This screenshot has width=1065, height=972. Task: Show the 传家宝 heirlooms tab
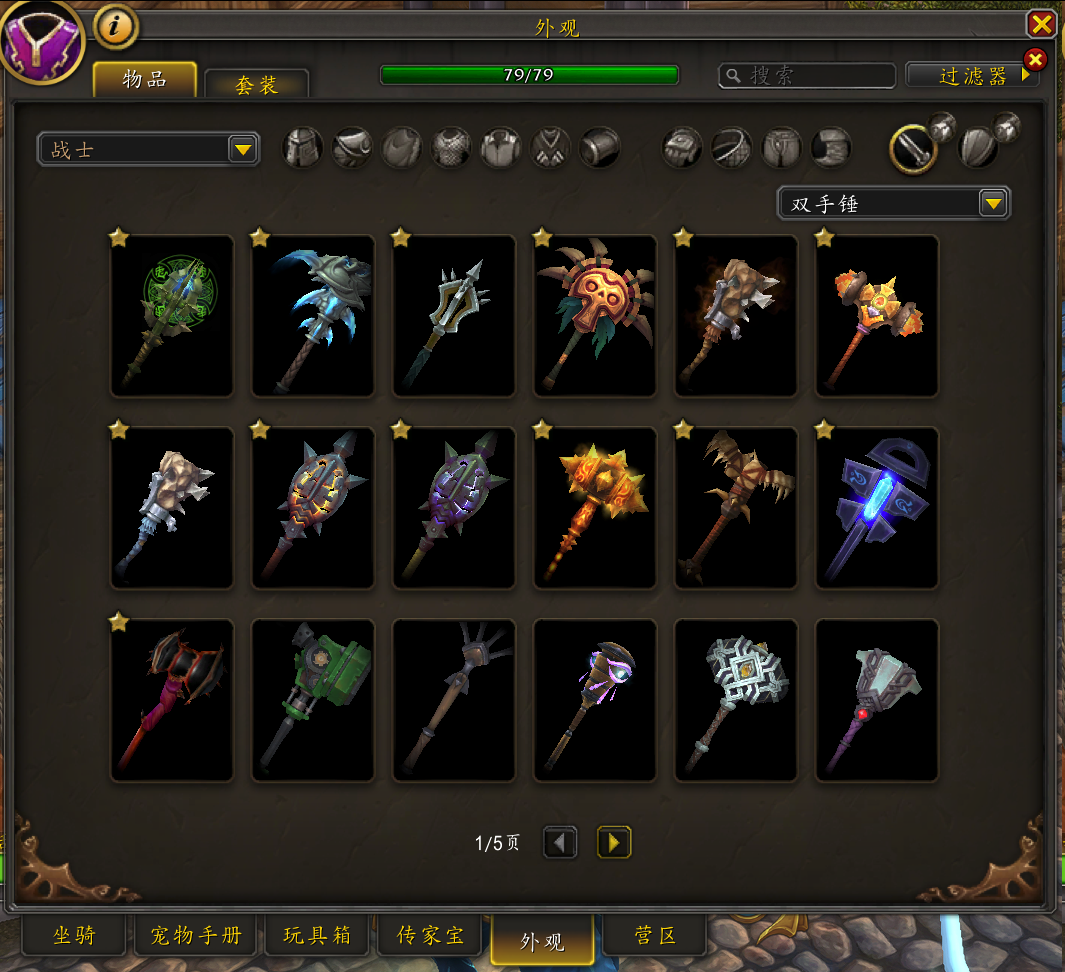430,936
